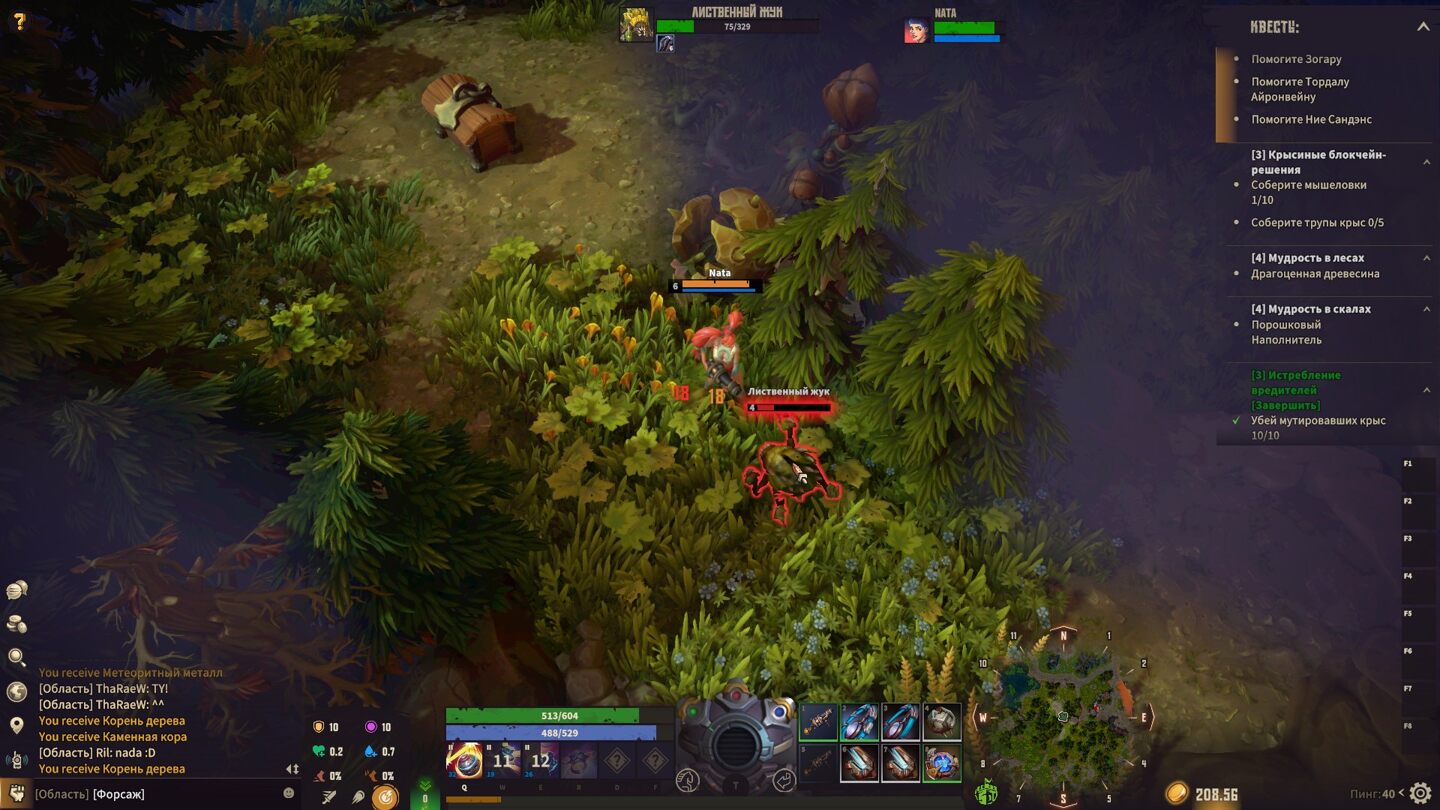
Task: Select the Крысиные блокчейн-решения quest entry
Action: [x=1318, y=162]
